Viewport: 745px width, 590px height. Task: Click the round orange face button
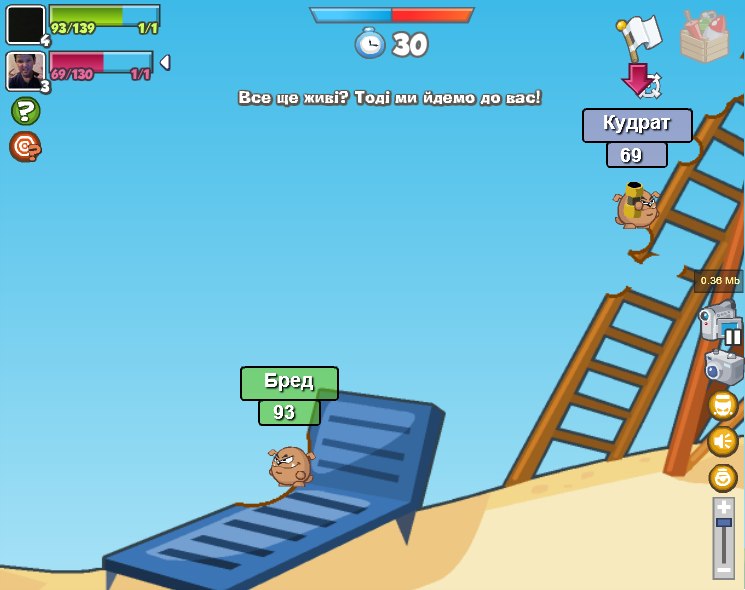pos(723,405)
